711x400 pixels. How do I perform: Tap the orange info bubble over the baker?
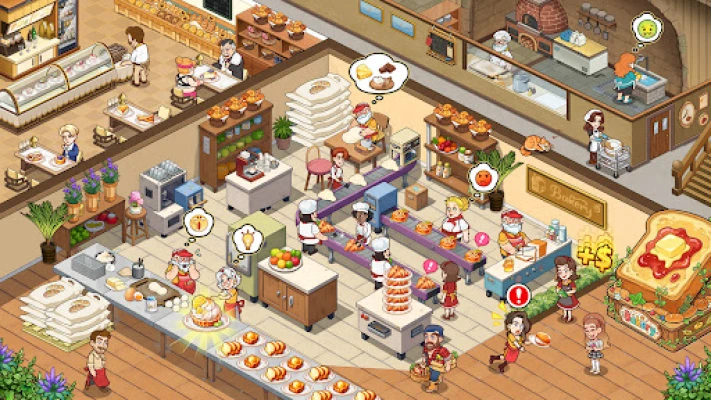tap(198, 218)
